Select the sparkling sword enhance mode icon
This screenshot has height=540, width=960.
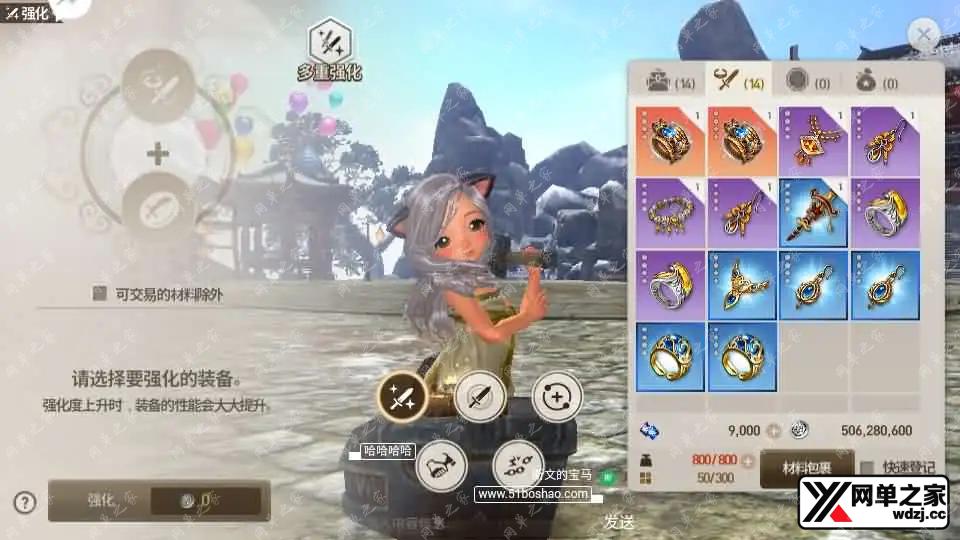[x=402, y=398]
